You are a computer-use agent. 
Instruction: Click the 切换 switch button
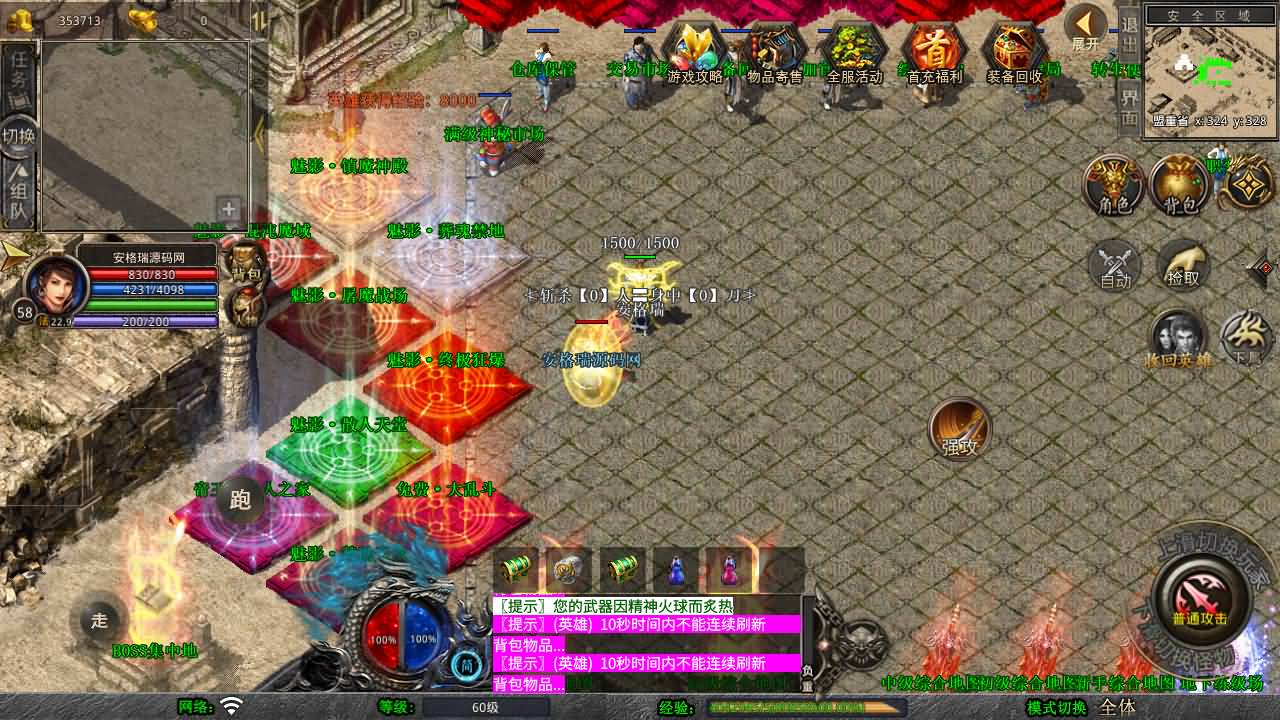click(19, 135)
